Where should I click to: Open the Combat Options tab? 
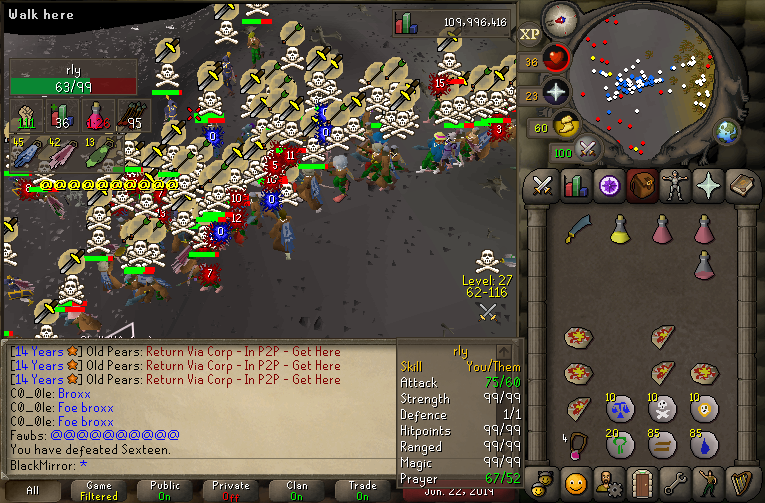point(542,185)
